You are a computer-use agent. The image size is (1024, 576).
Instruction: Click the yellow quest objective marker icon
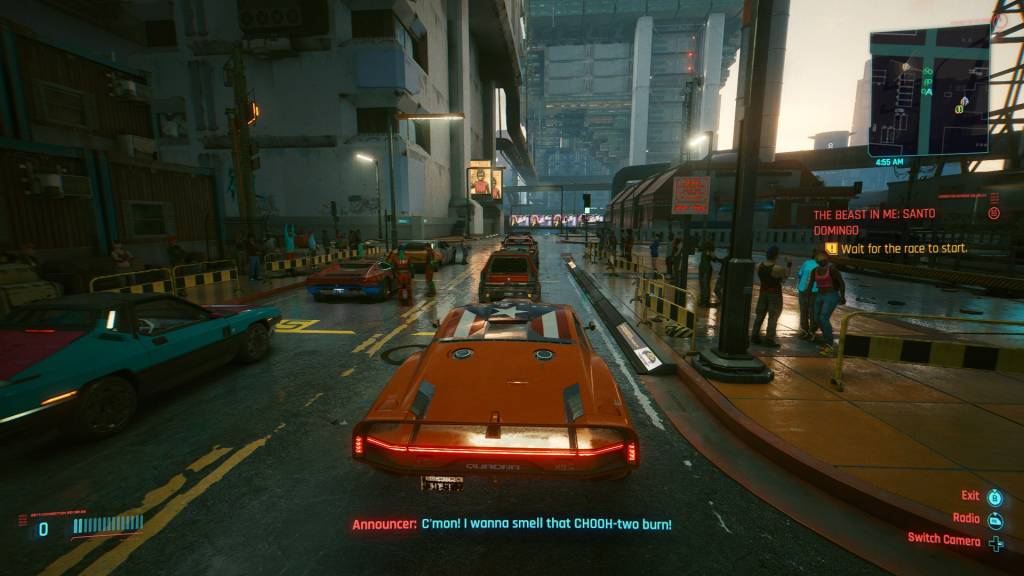click(830, 248)
